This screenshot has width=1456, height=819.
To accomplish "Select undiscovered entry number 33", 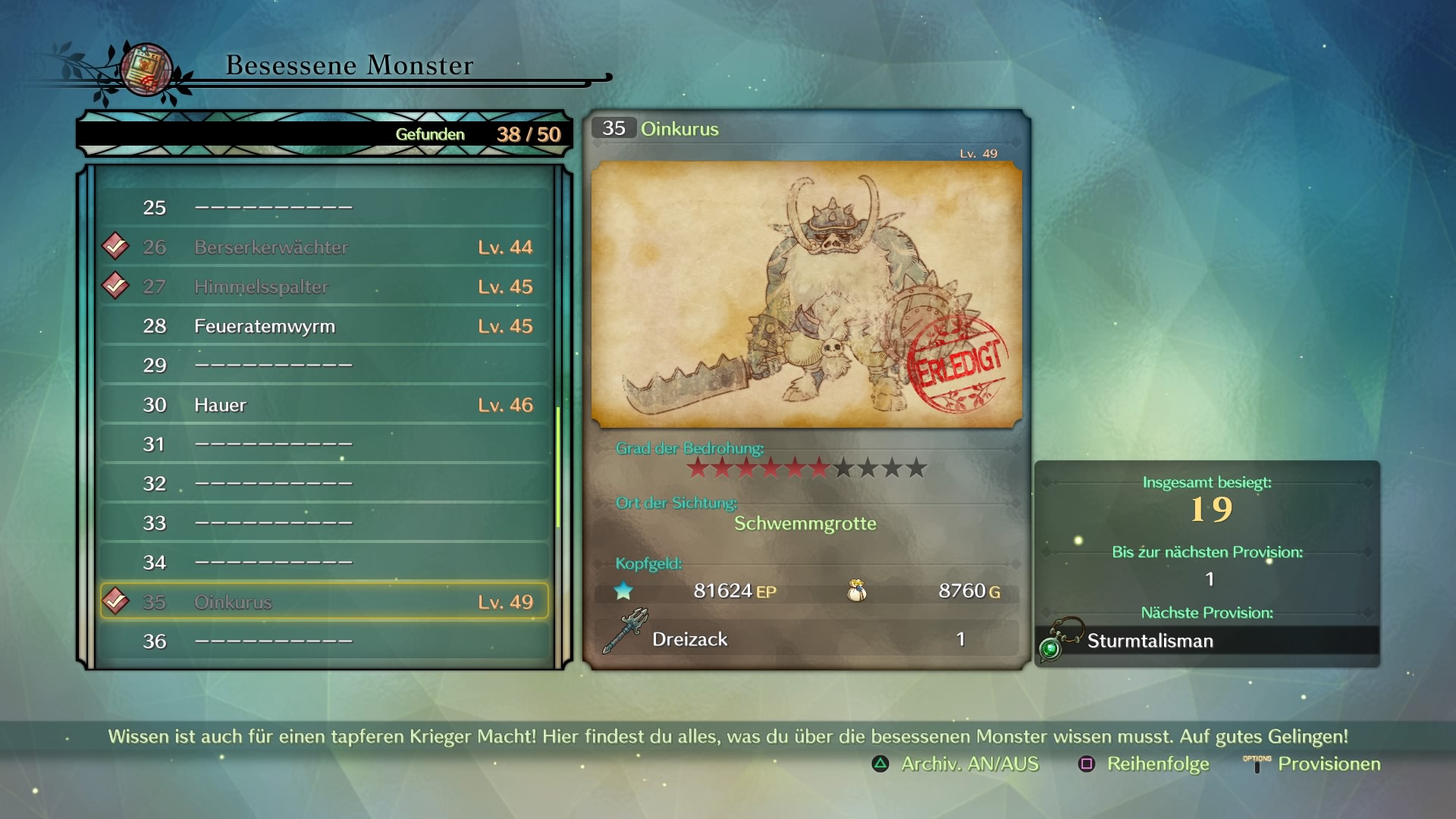I will click(325, 523).
